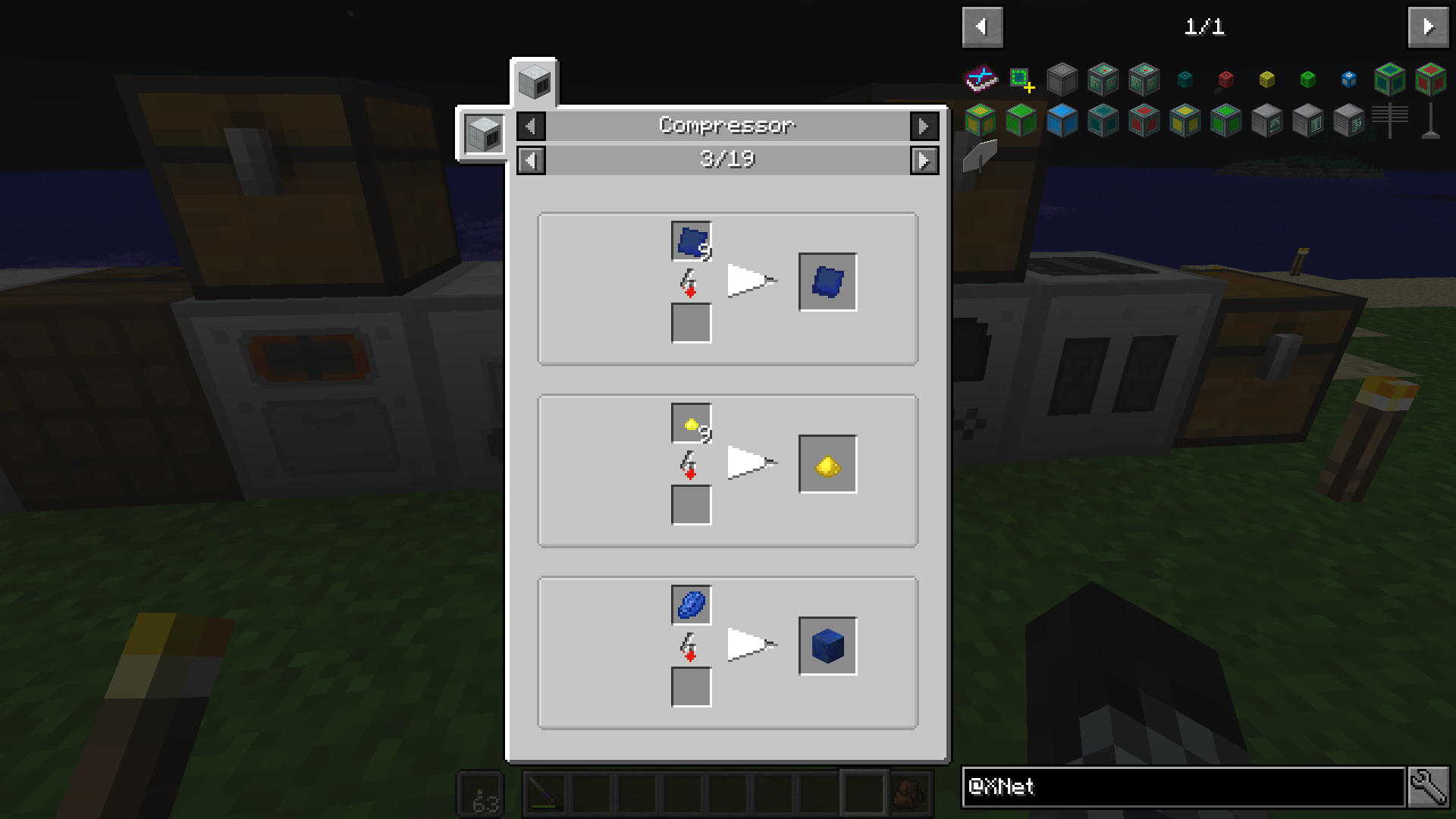Open the JEI settings wrench icon
Viewport: 1456px width, 819px height.
point(1430,788)
